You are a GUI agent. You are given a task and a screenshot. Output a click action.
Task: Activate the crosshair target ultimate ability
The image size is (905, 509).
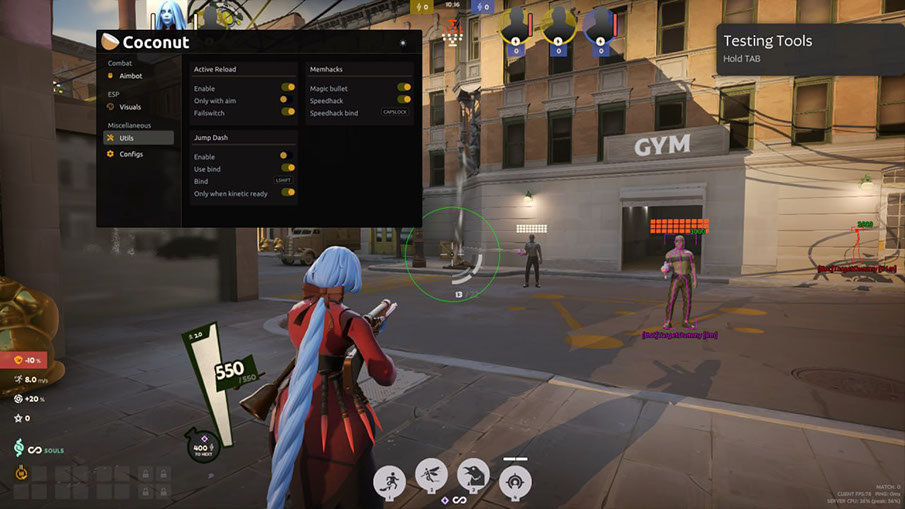pyautogui.click(x=515, y=480)
